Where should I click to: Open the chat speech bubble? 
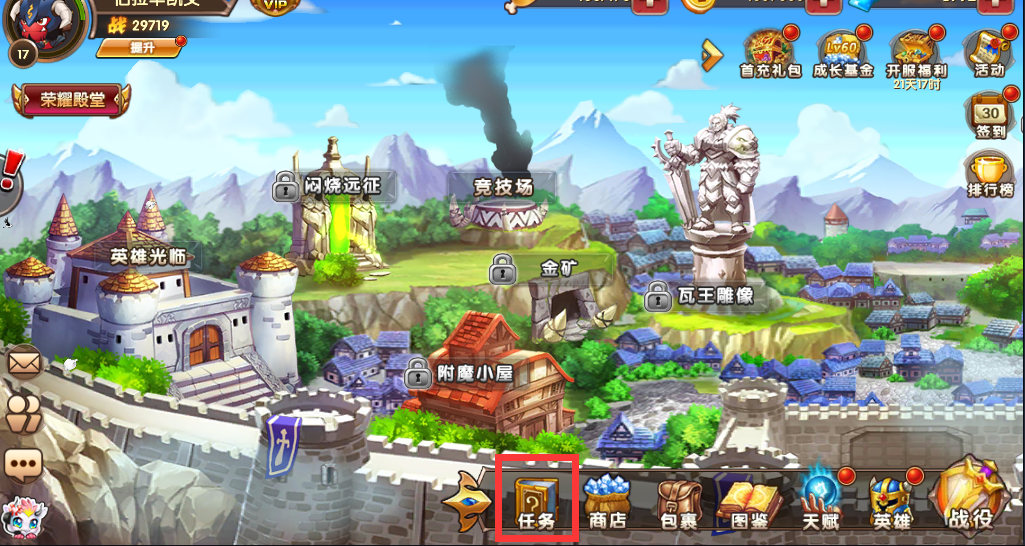[22, 463]
